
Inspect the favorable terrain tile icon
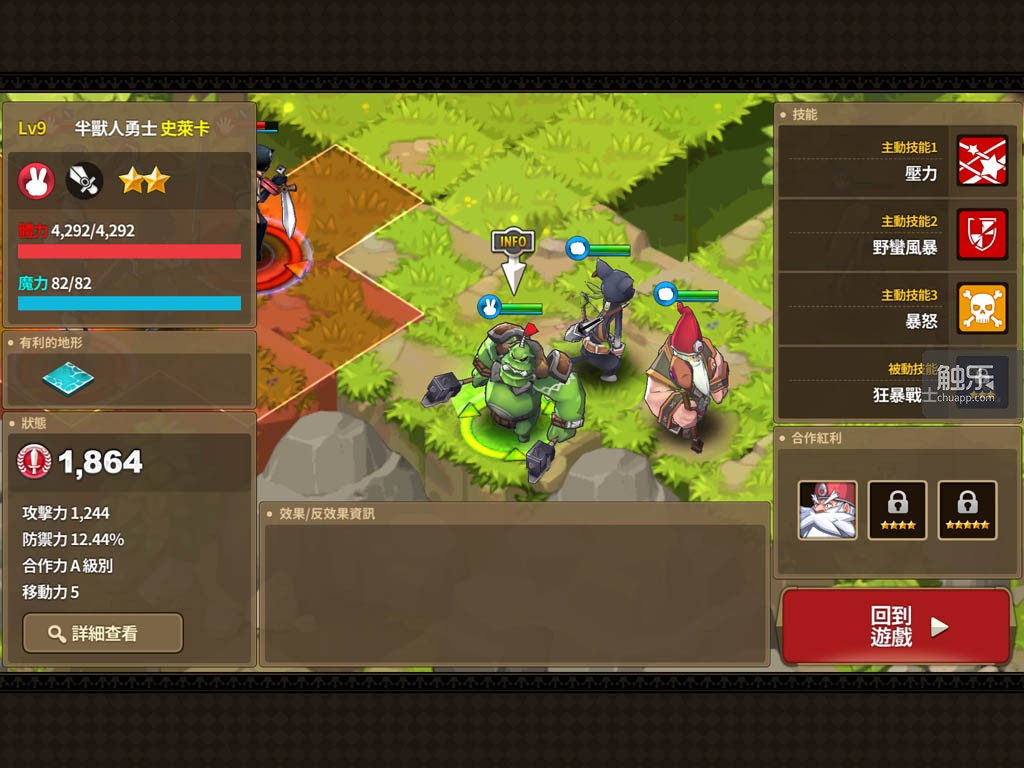[68, 378]
